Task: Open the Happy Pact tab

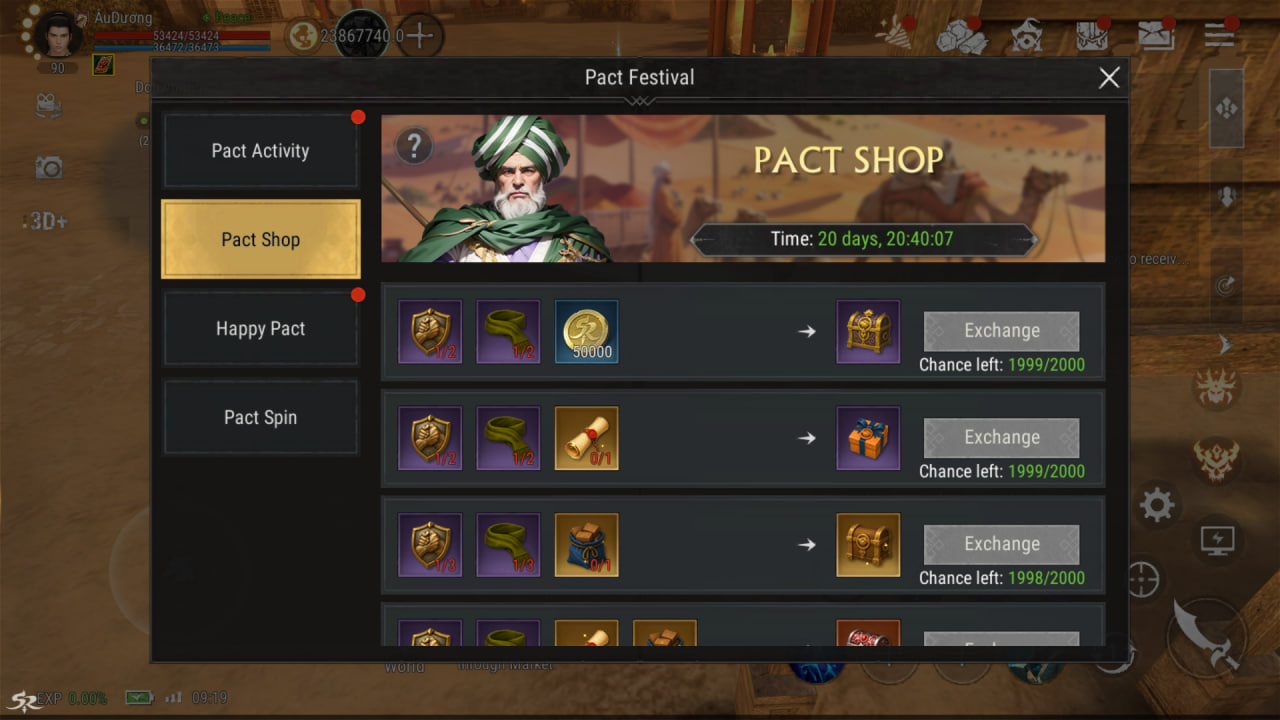Action: click(x=260, y=329)
